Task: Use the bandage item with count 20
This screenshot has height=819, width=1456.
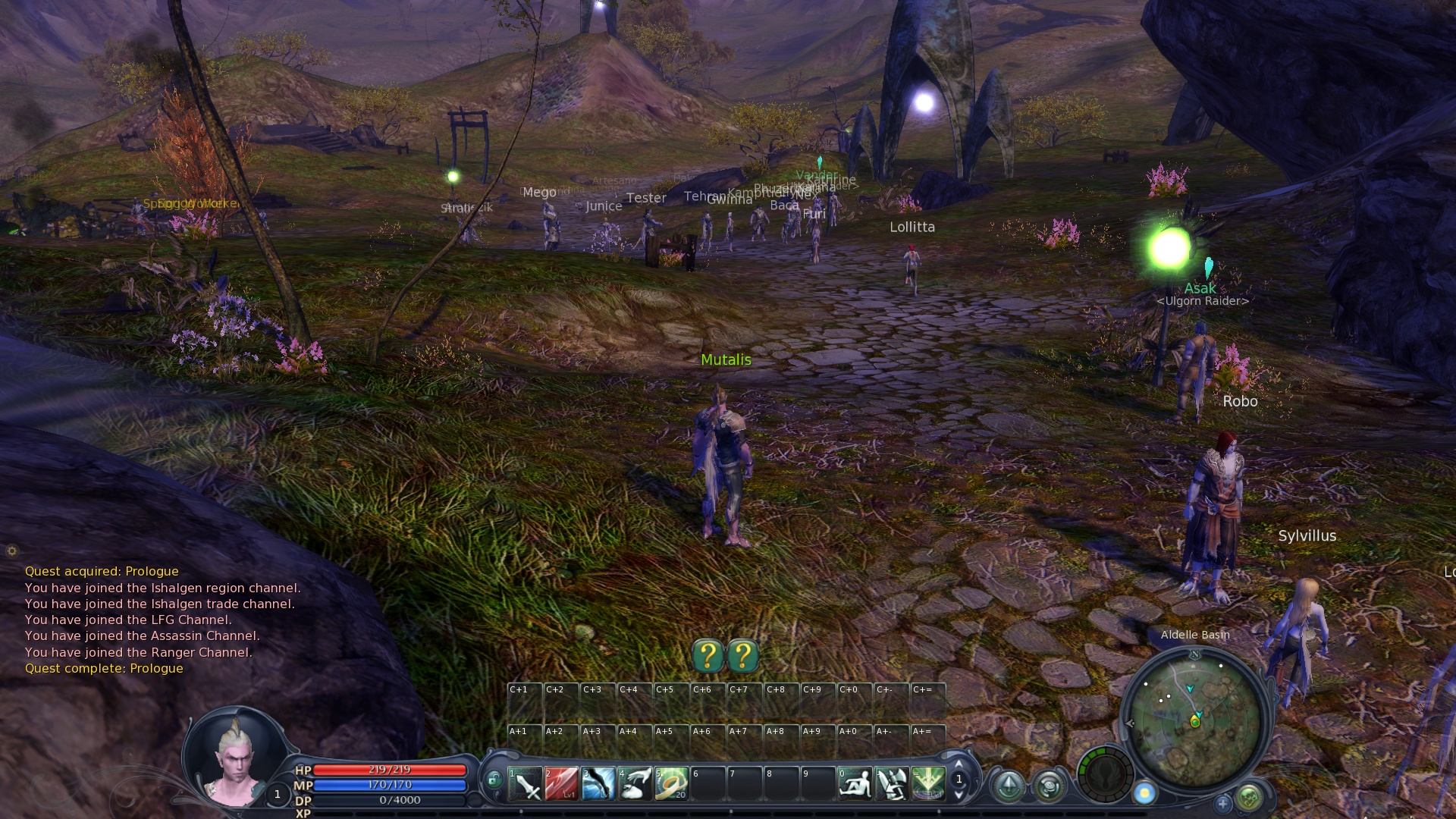Action: pos(671,784)
